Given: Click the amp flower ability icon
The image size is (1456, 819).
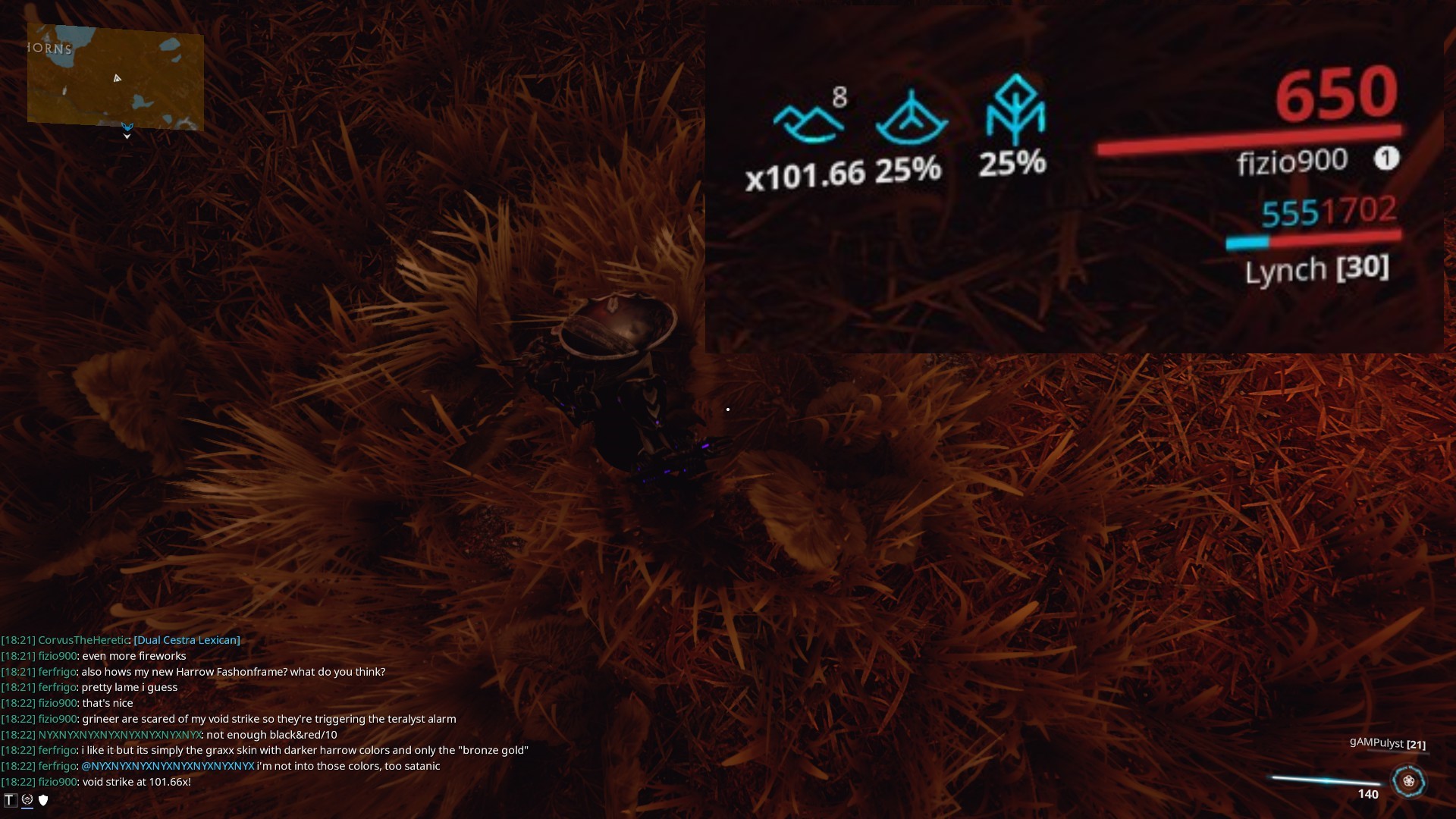Looking at the screenshot, I should 1409,779.
